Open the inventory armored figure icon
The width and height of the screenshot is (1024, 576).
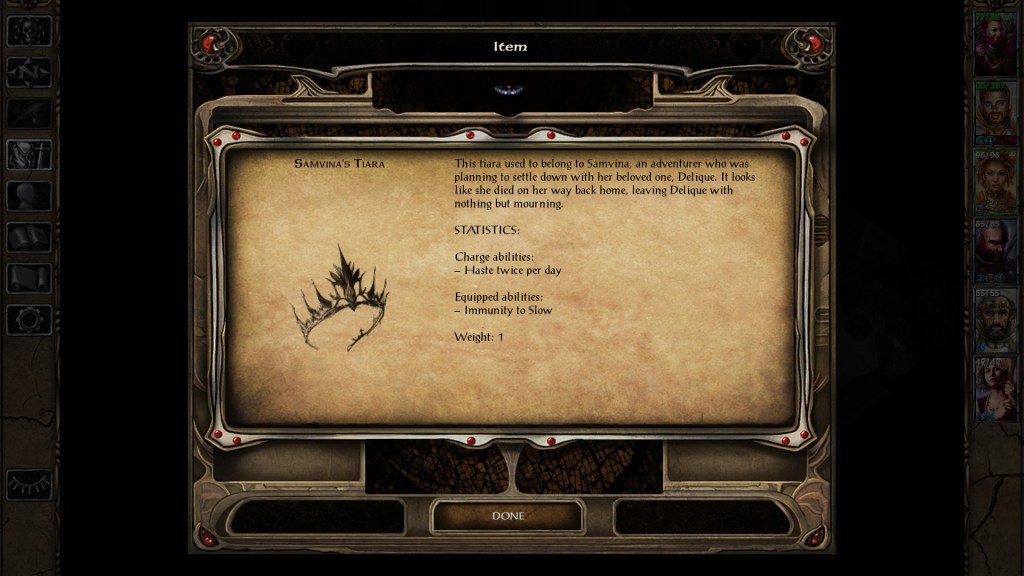coord(29,154)
